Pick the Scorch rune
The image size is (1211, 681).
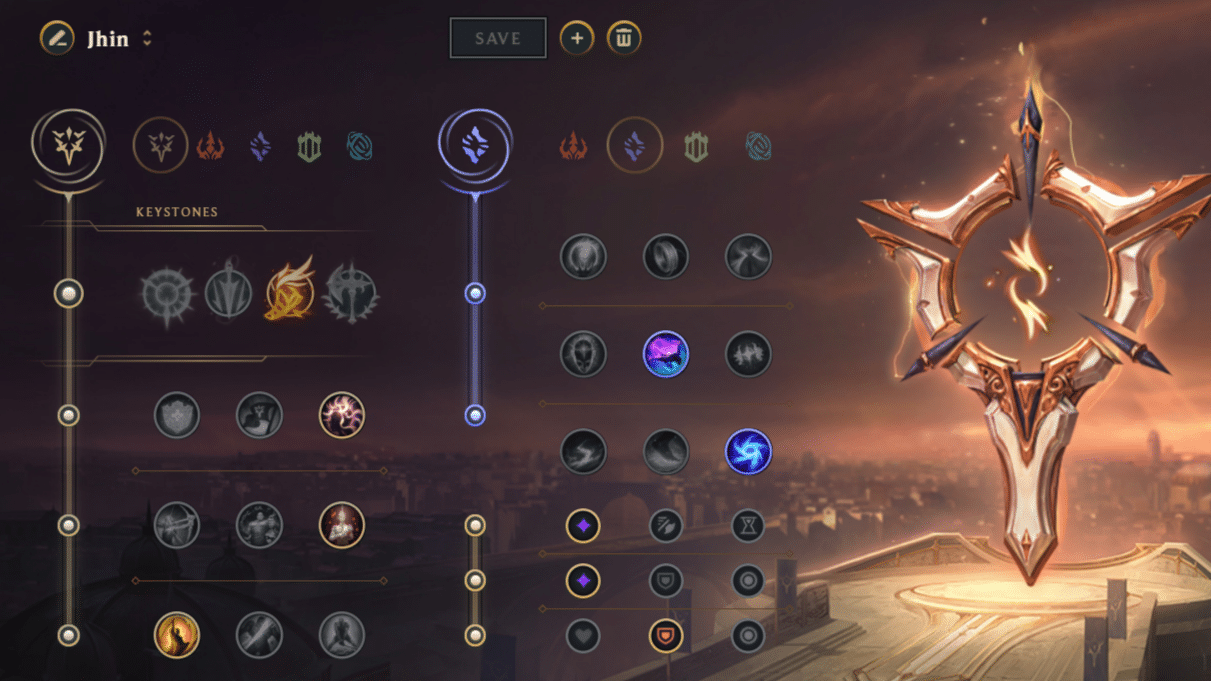583,451
